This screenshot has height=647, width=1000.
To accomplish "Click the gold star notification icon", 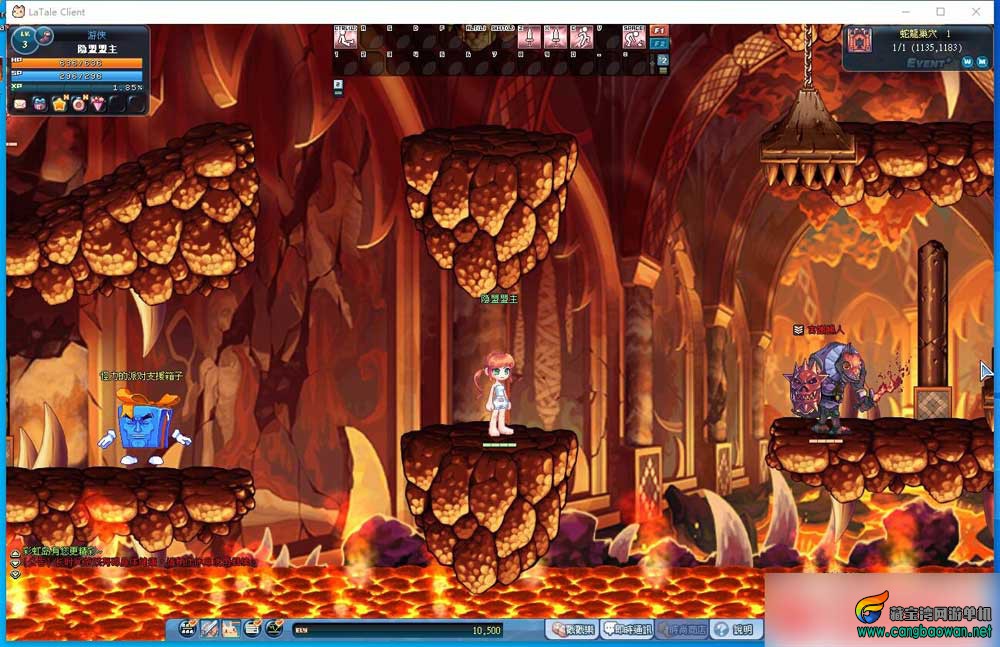I will coord(59,104).
